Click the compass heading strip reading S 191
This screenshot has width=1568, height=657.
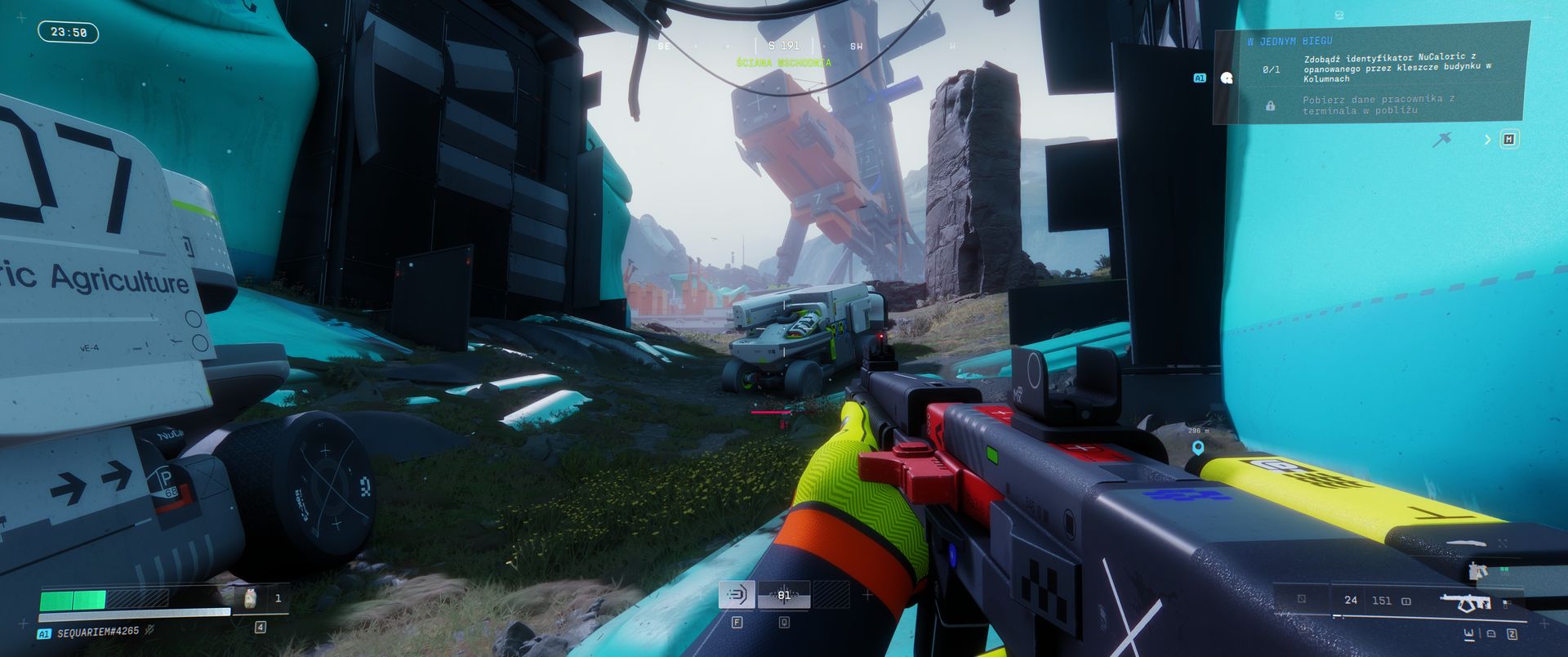(784, 46)
